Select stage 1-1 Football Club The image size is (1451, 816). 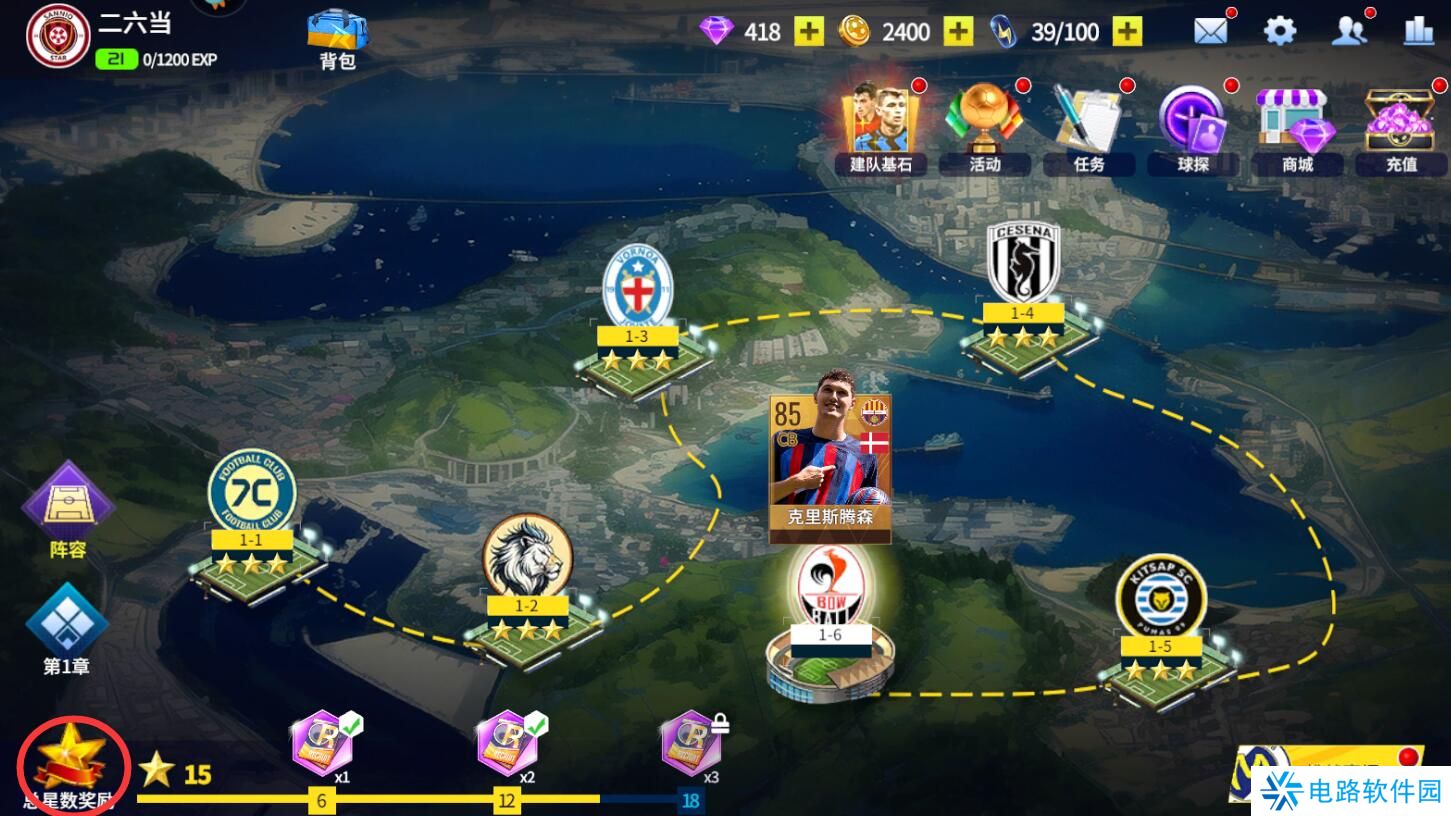252,530
